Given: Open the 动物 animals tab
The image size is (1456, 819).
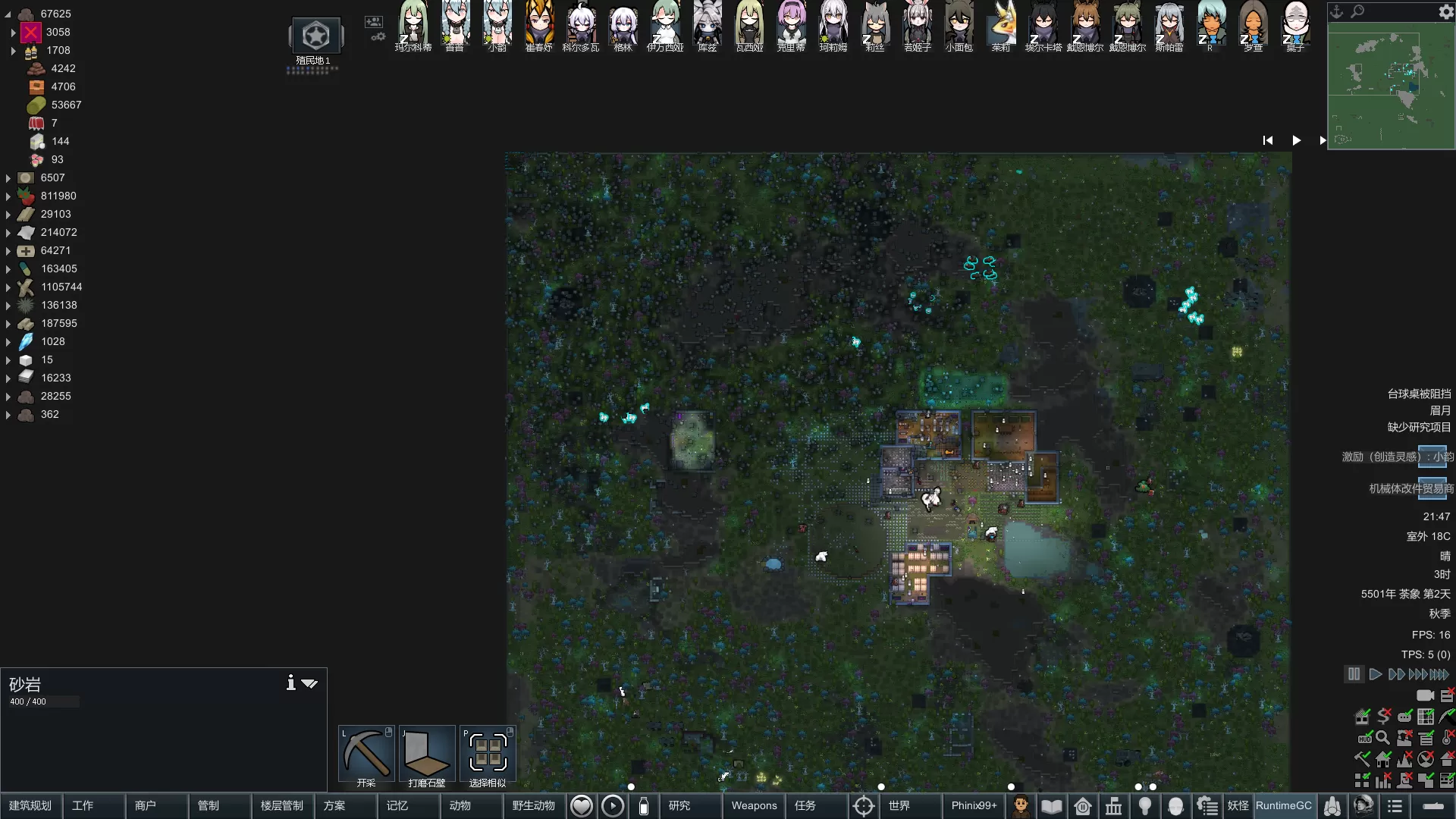Looking at the screenshot, I should click(460, 805).
